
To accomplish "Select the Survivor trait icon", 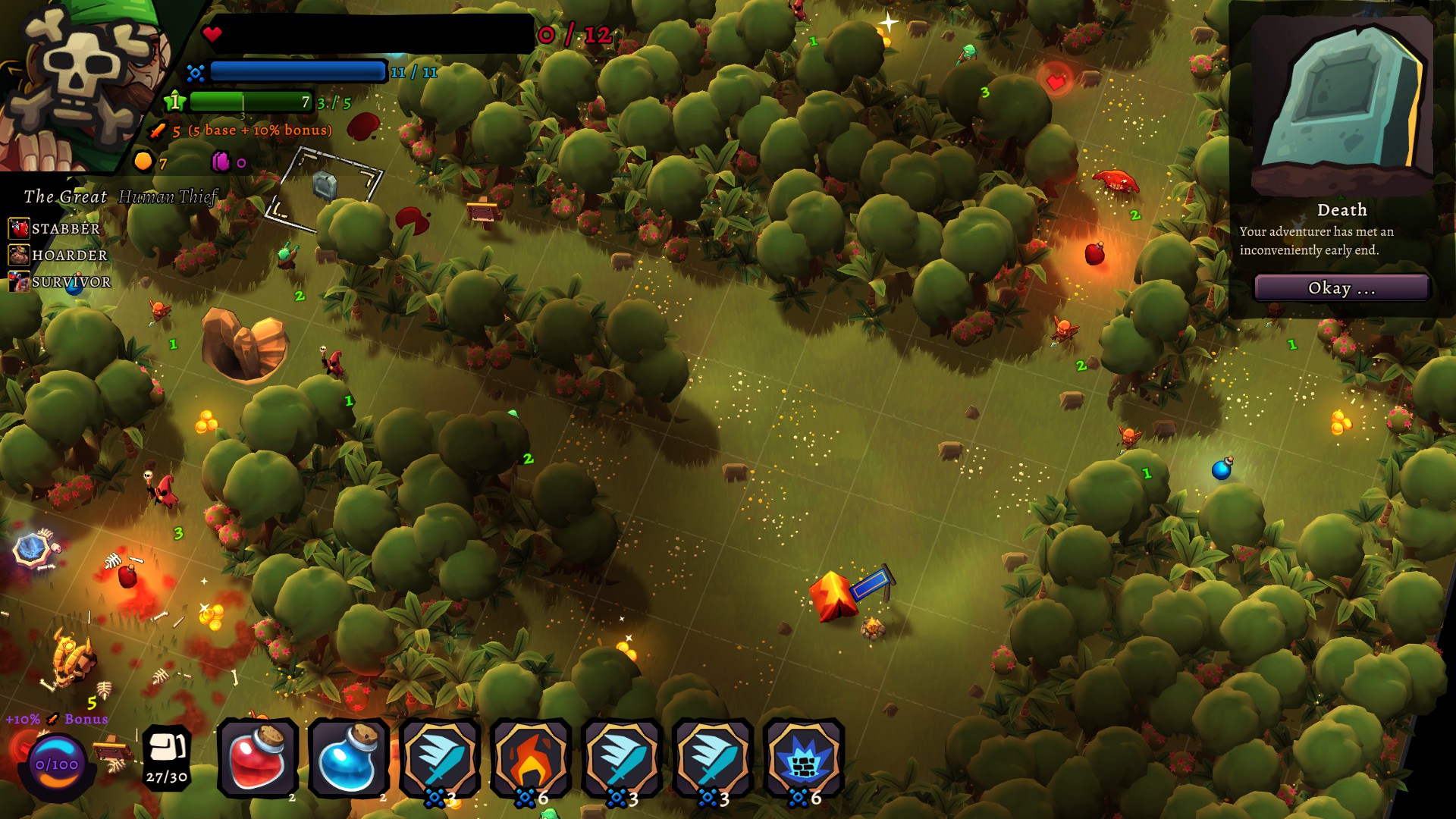I will click(18, 281).
